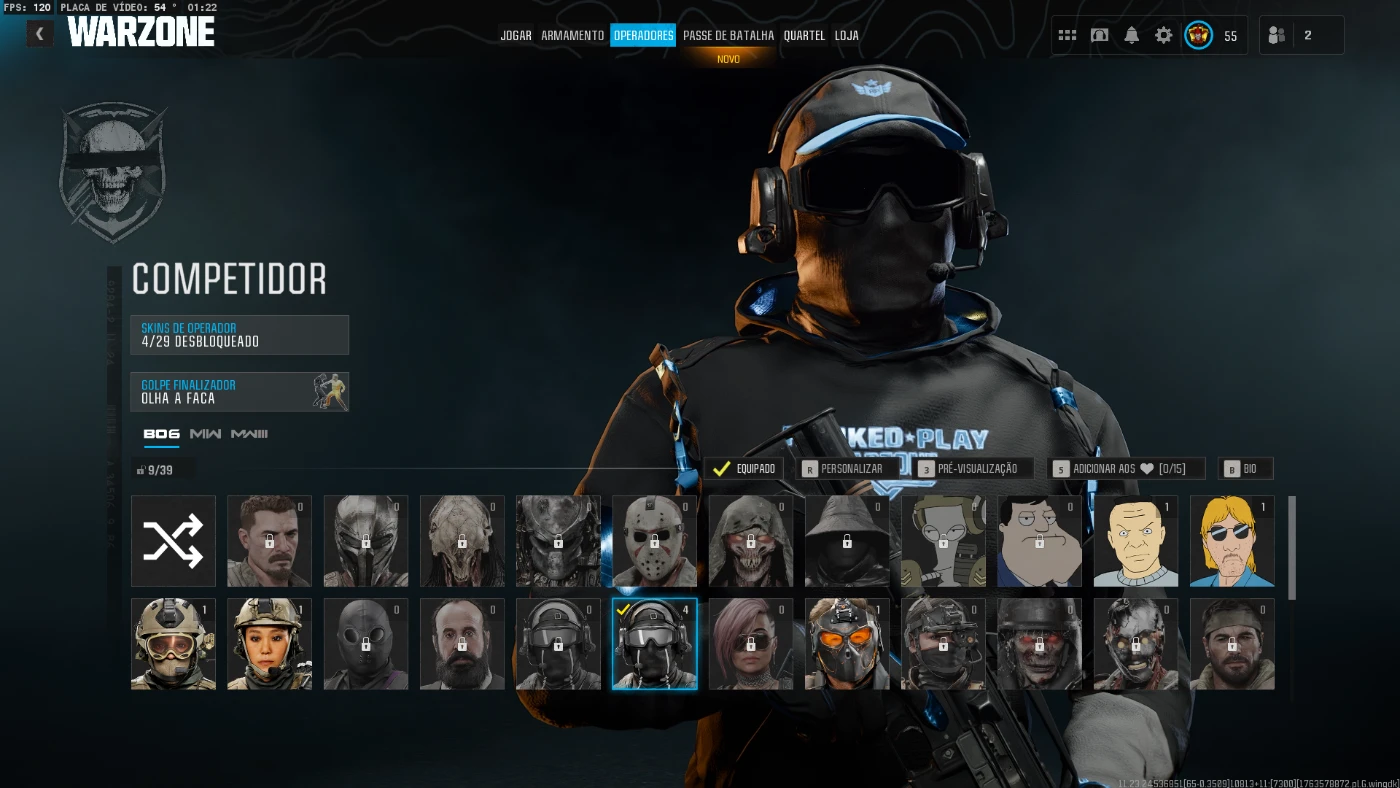Select the QUARTEL tab
The width and height of the screenshot is (1400, 788).
(804, 36)
